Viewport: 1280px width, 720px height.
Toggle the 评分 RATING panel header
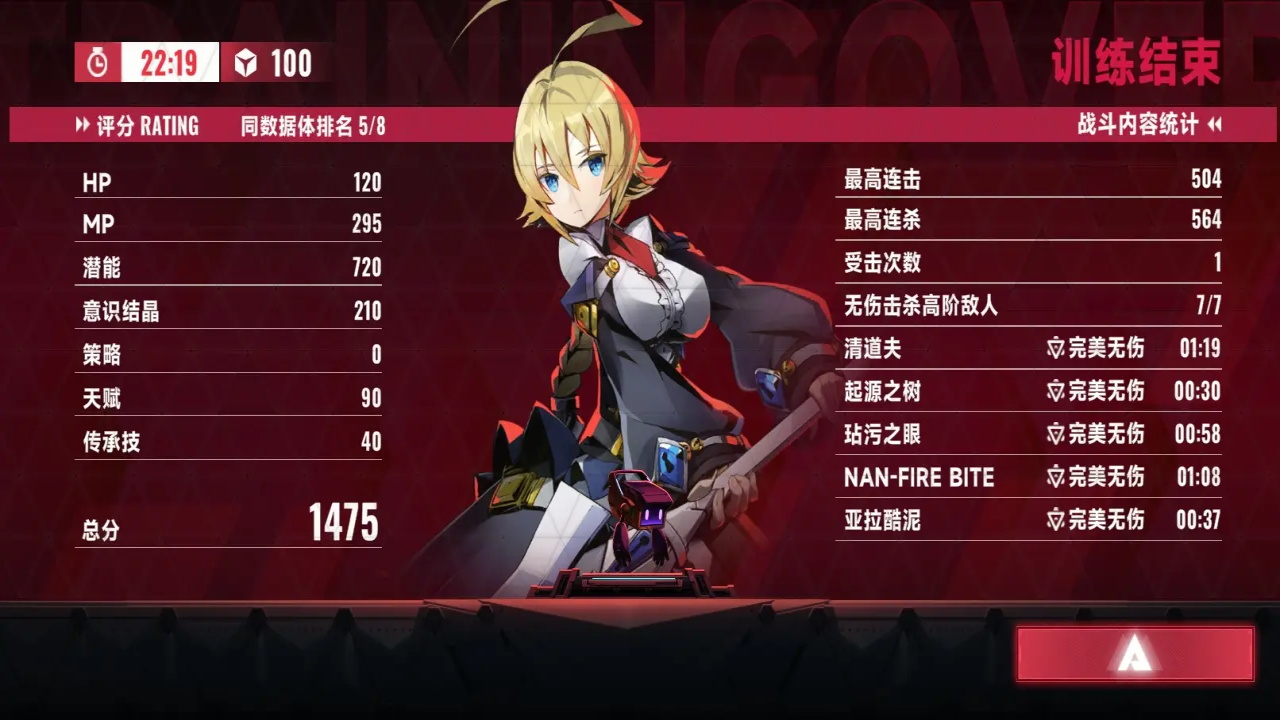click(x=138, y=126)
